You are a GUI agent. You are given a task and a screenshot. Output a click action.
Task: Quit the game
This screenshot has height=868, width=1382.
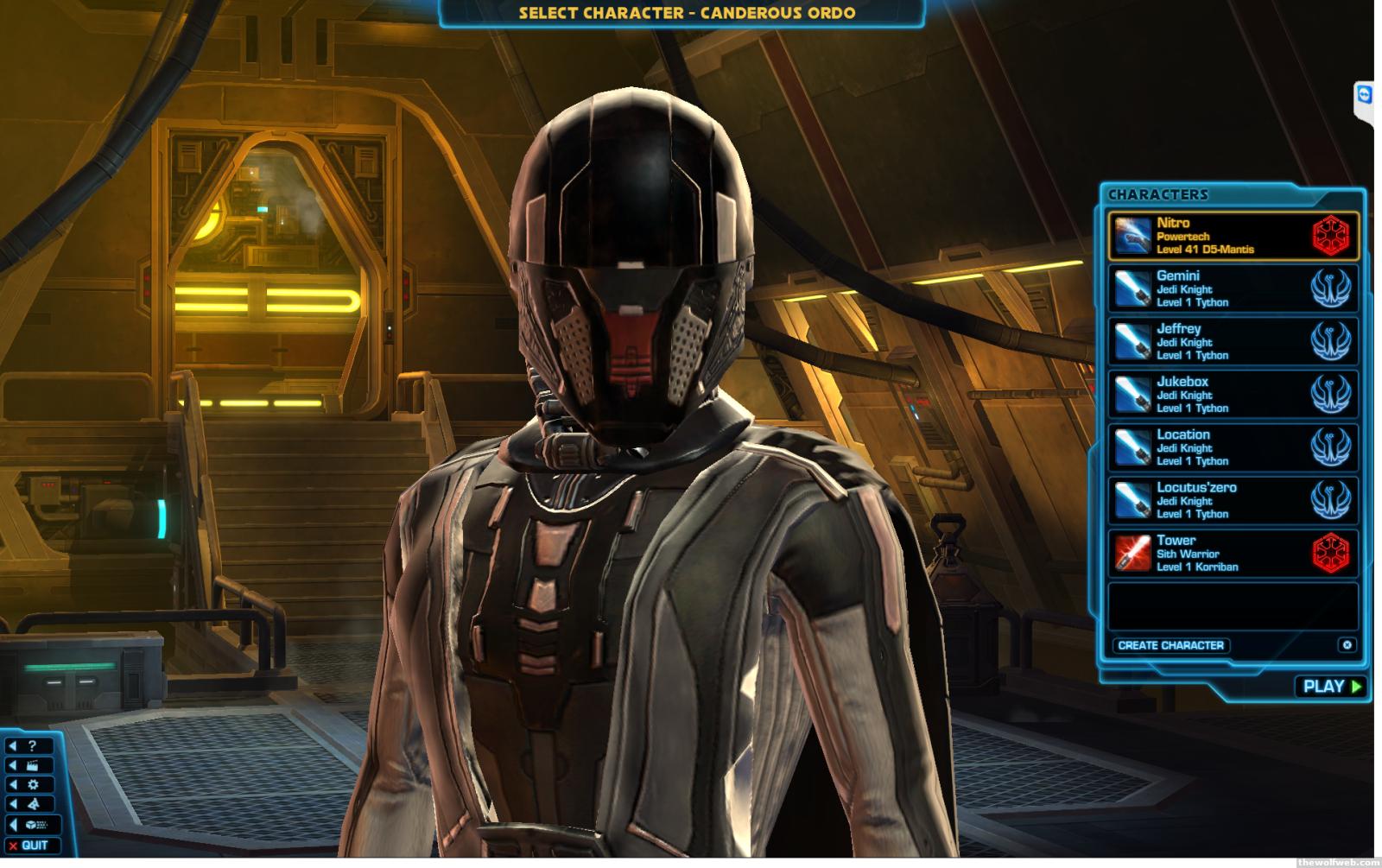31,846
